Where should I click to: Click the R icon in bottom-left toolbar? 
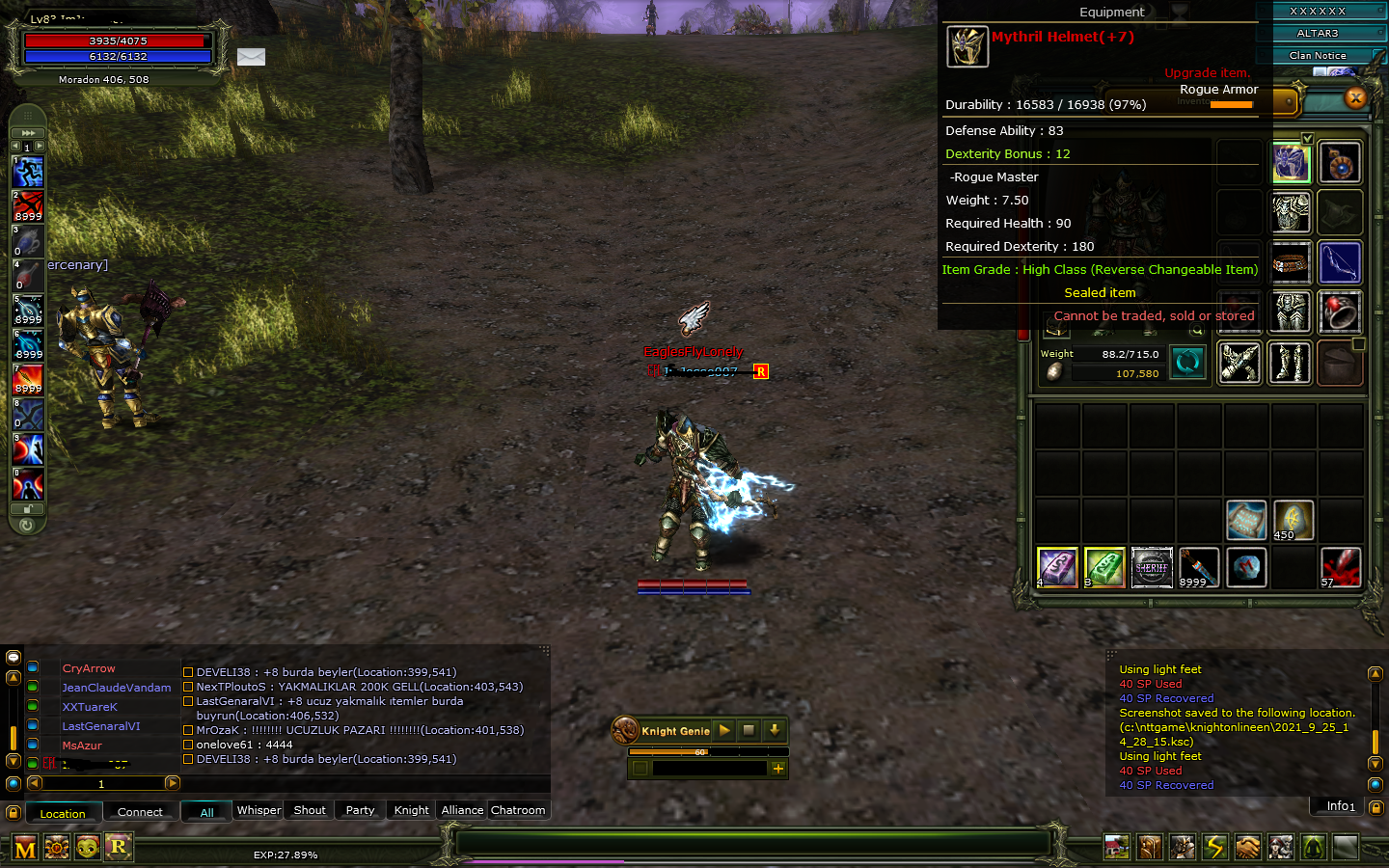pyautogui.click(x=118, y=847)
